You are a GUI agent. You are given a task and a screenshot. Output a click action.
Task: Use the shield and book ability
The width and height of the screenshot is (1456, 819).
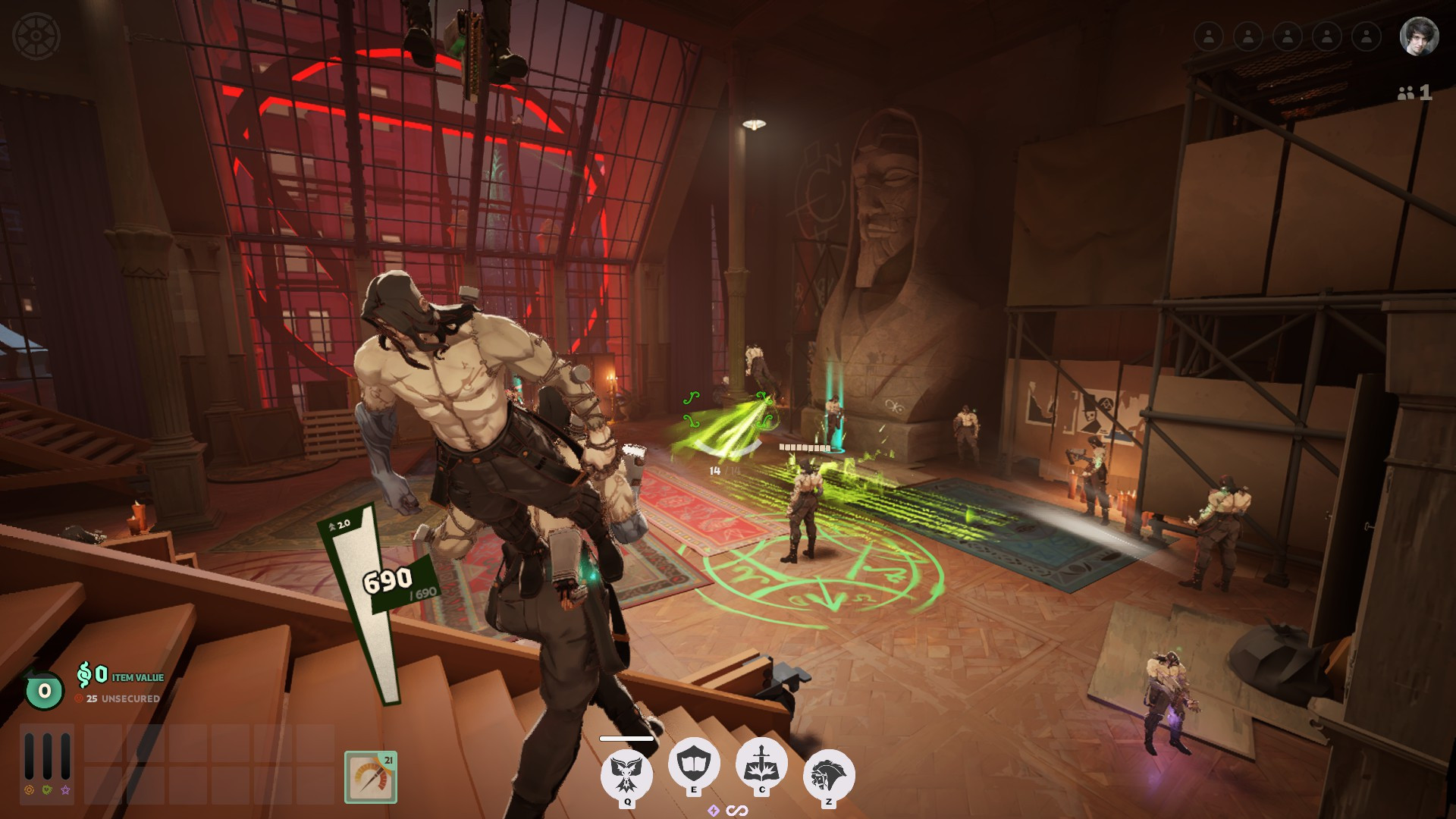coord(693,763)
